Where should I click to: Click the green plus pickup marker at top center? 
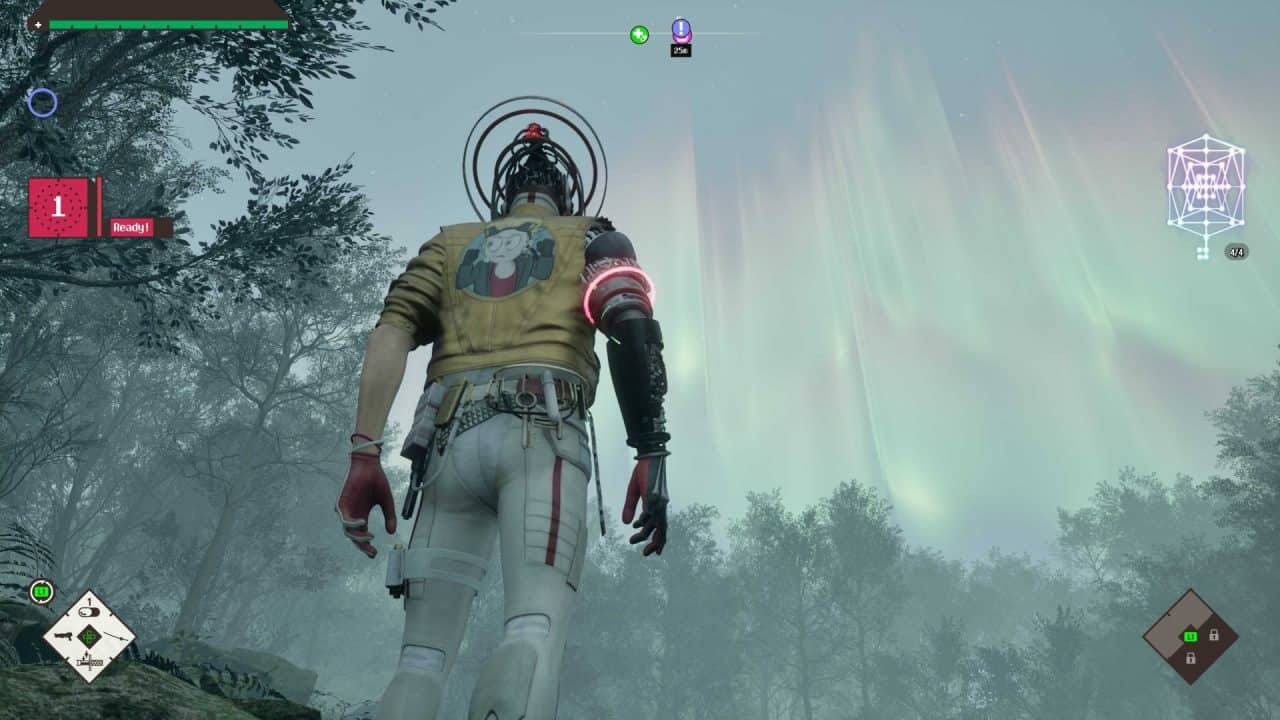pyautogui.click(x=638, y=33)
